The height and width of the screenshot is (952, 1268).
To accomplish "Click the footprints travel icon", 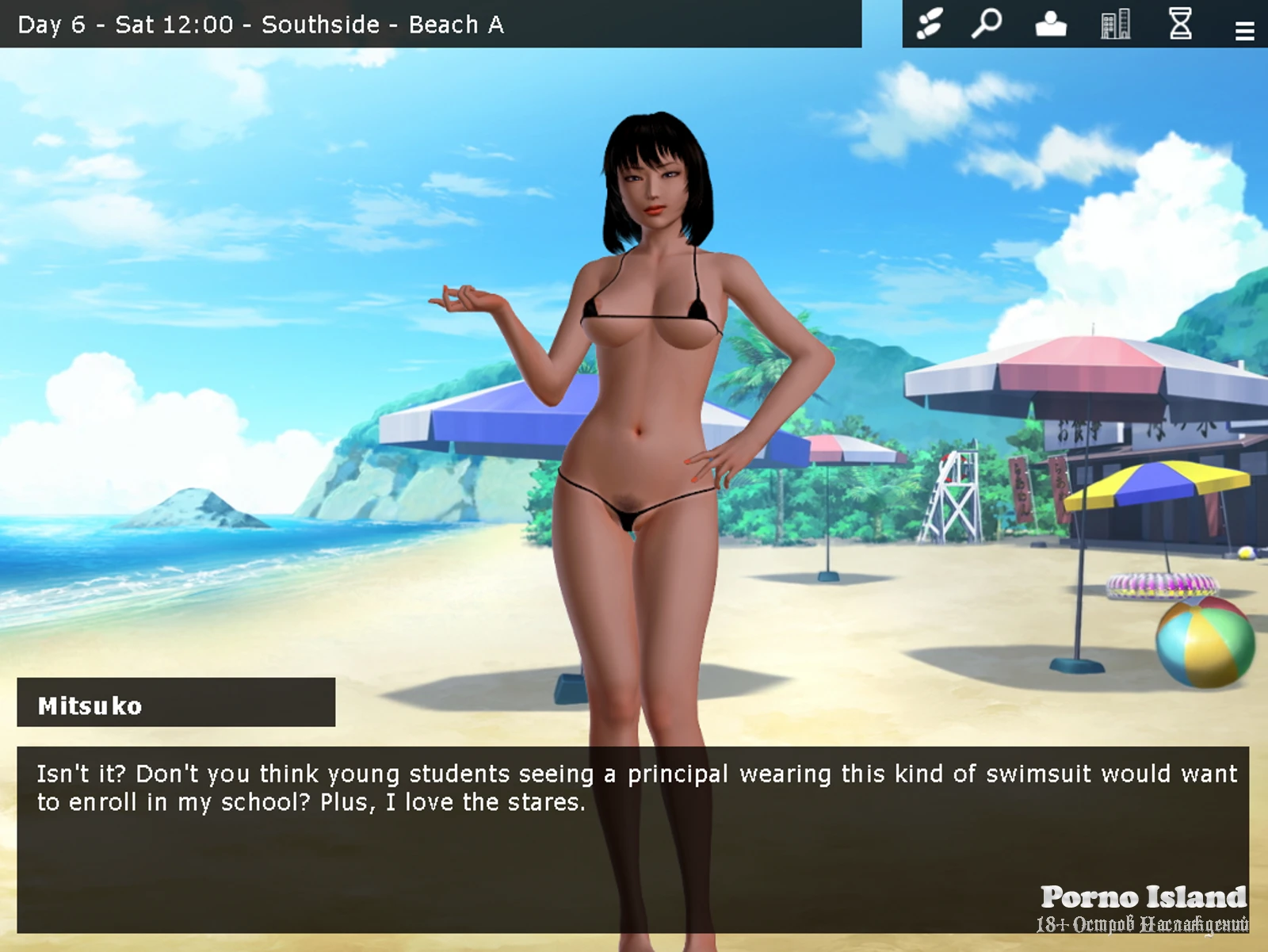I will click(930, 24).
